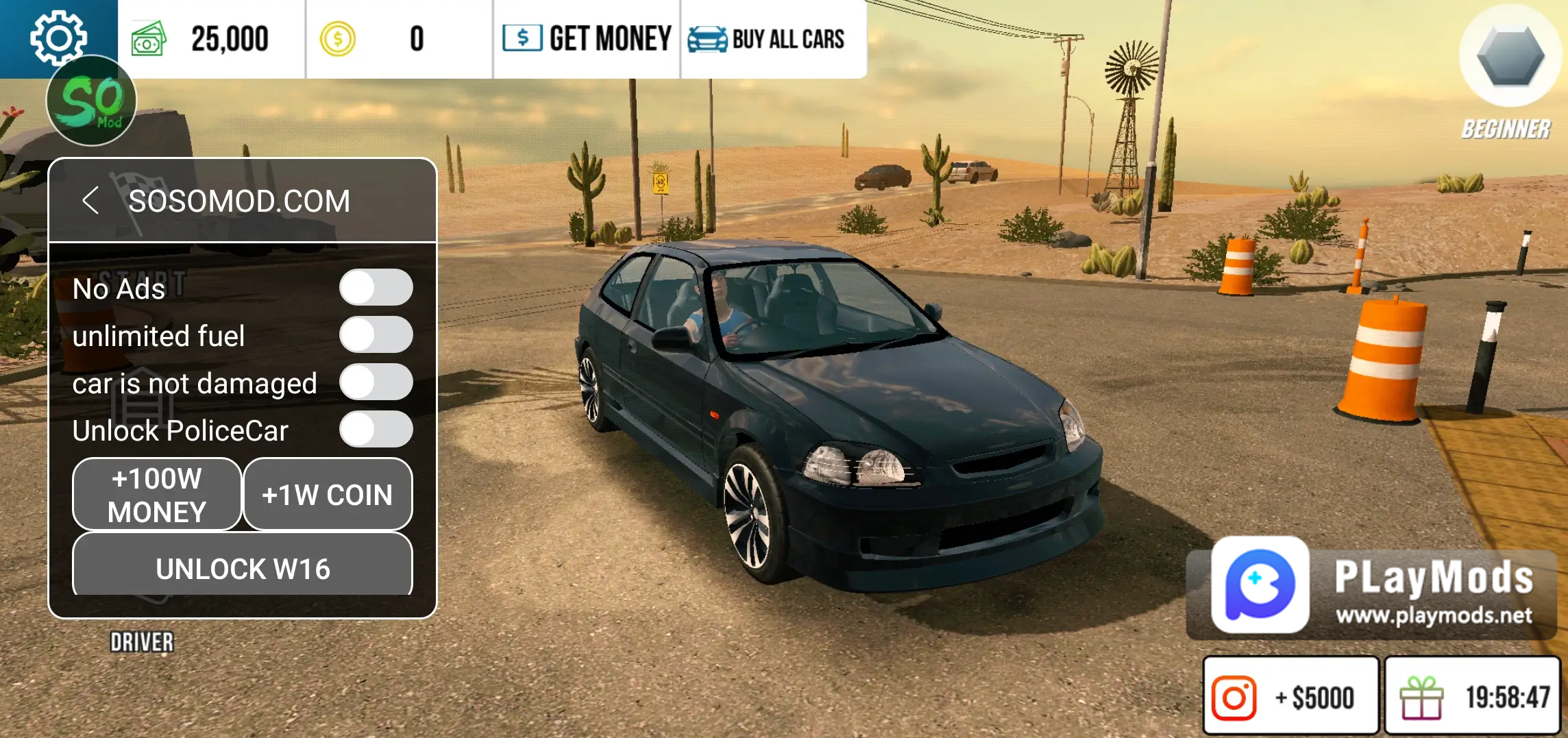Claim the Instagram +$5000 reward
The image size is (1568, 738).
(1290, 697)
